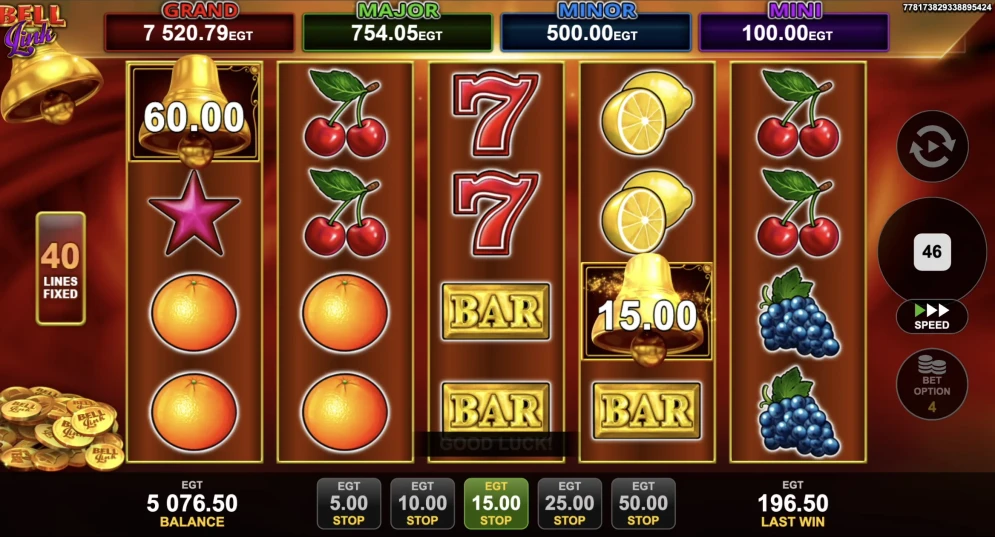The width and height of the screenshot is (995, 537).
Task: Select the highlighted 15.00 EGT bet
Action: pos(496,503)
